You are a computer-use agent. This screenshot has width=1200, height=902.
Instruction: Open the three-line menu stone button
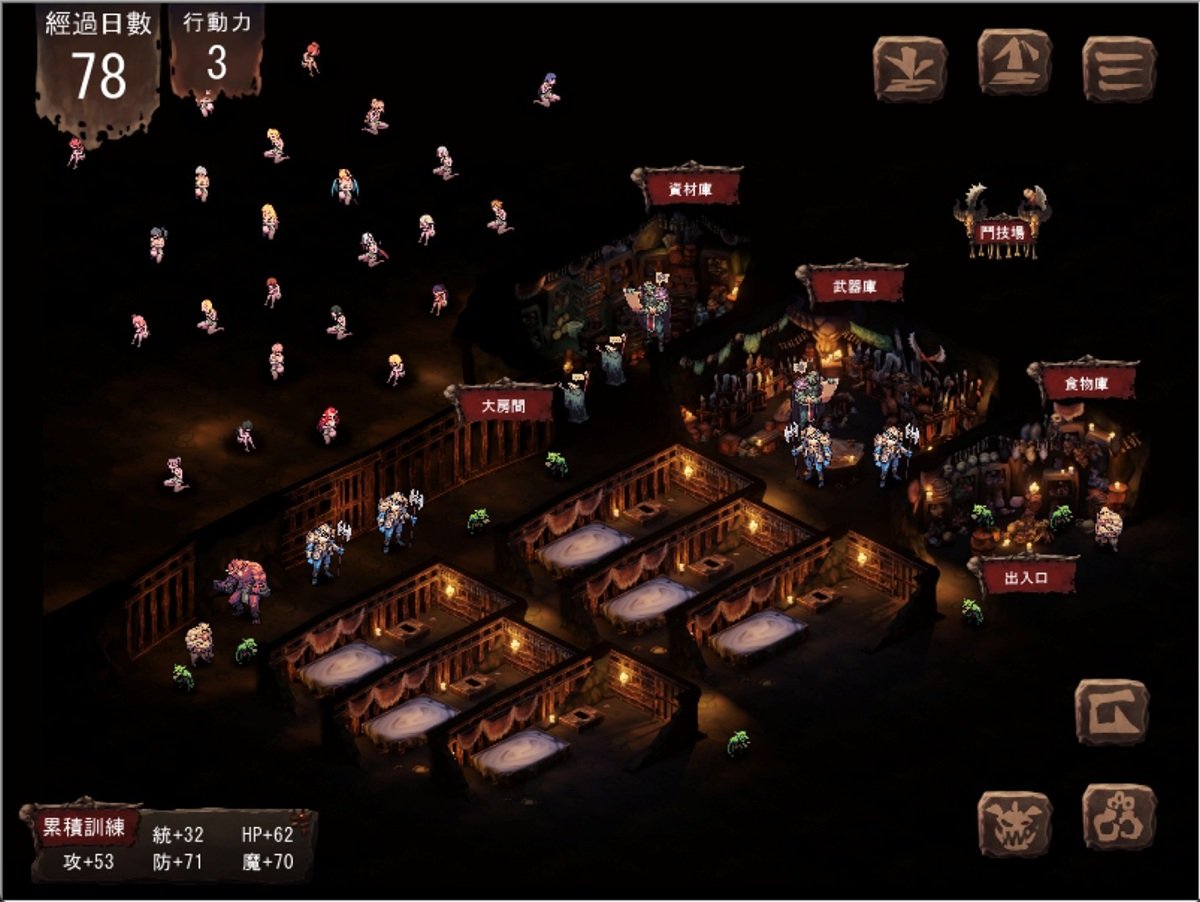coord(1119,68)
